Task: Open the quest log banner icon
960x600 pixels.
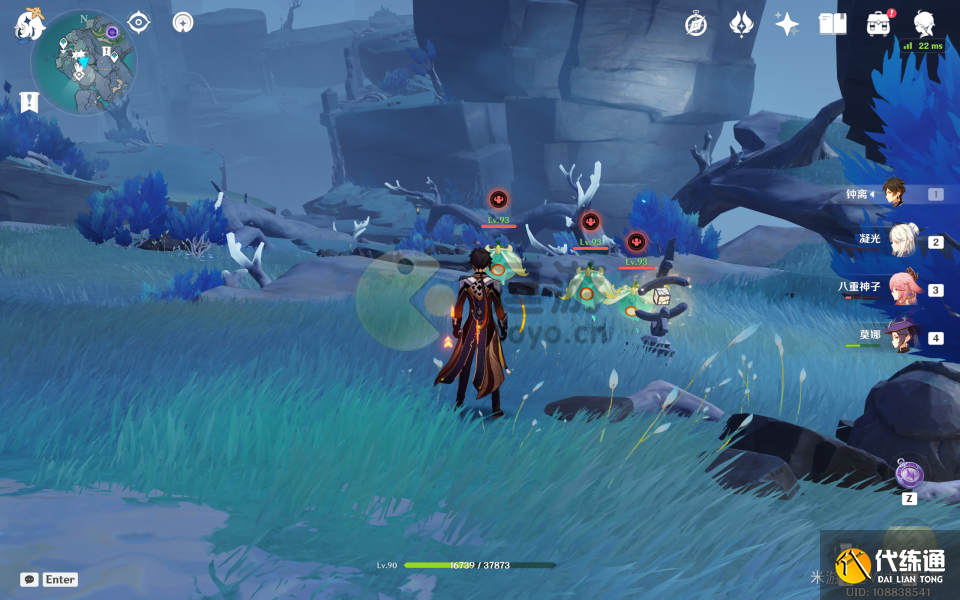Action: pyautogui.click(x=28, y=102)
